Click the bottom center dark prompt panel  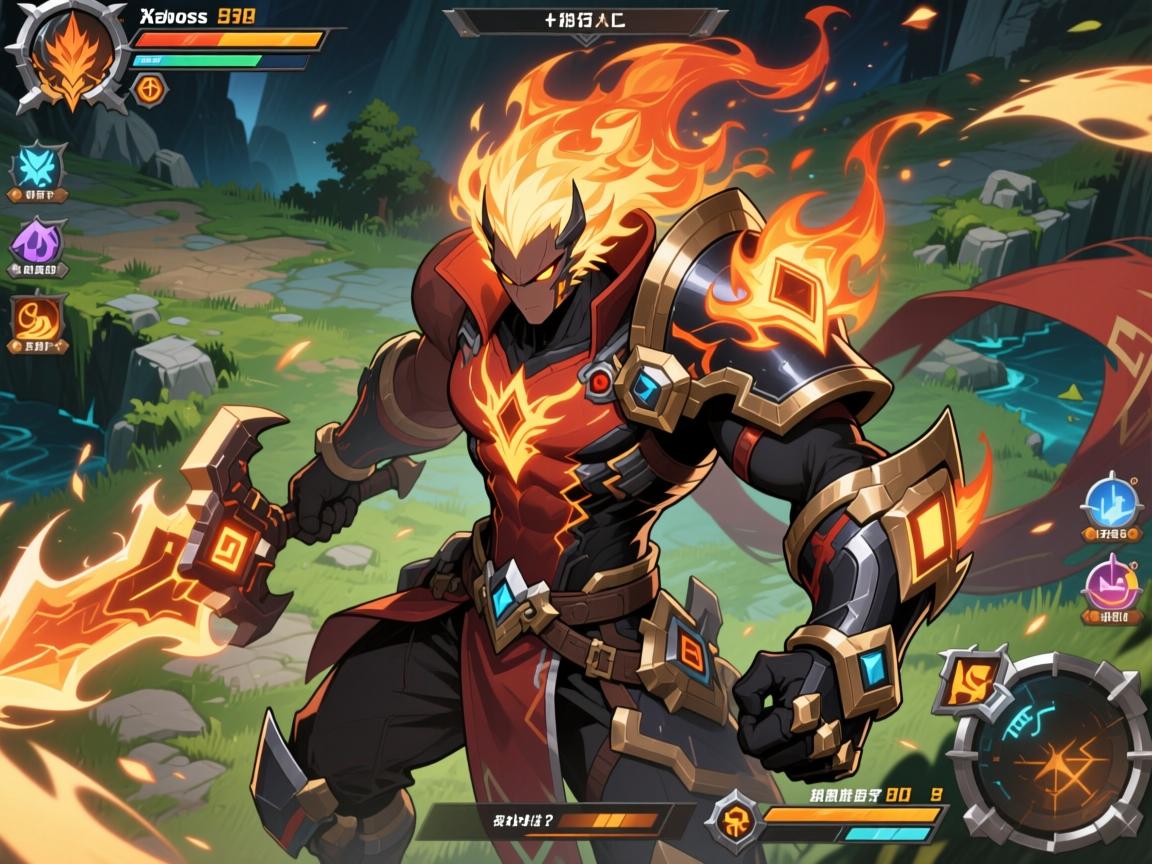pos(555,821)
